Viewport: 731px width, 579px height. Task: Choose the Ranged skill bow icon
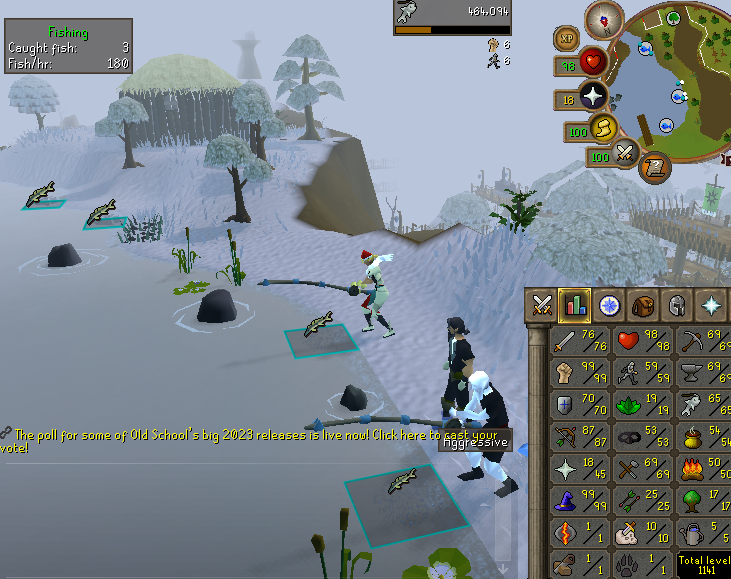coord(566,438)
